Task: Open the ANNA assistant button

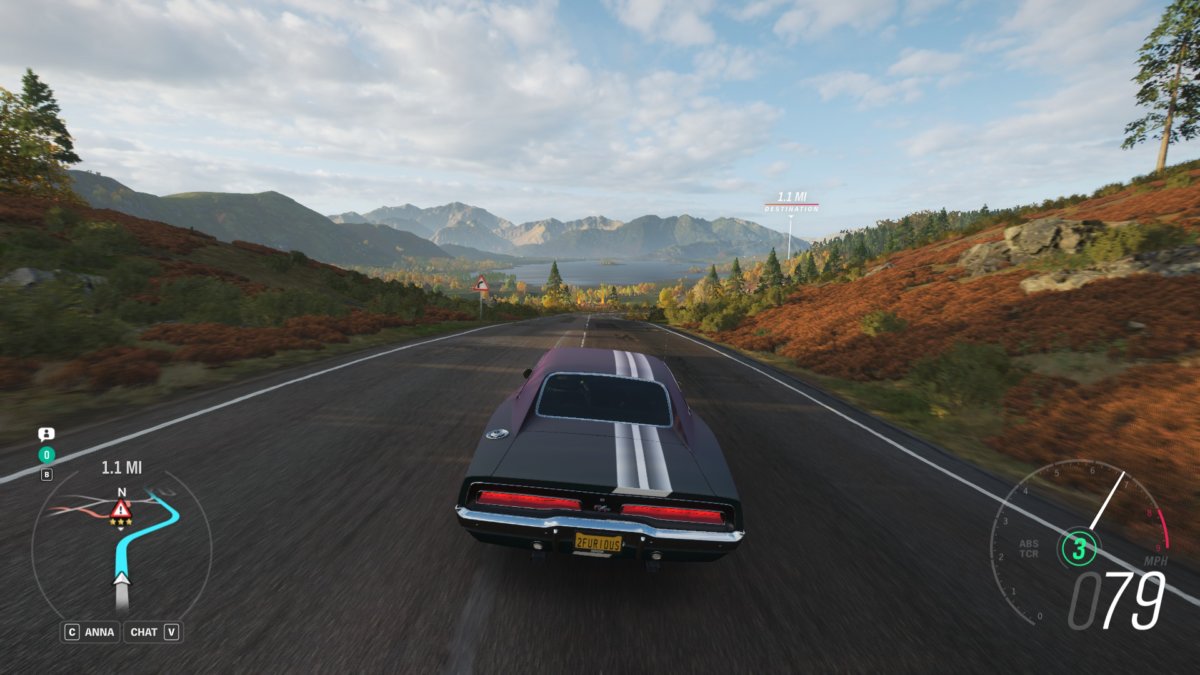Action: (x=91, y=632)
